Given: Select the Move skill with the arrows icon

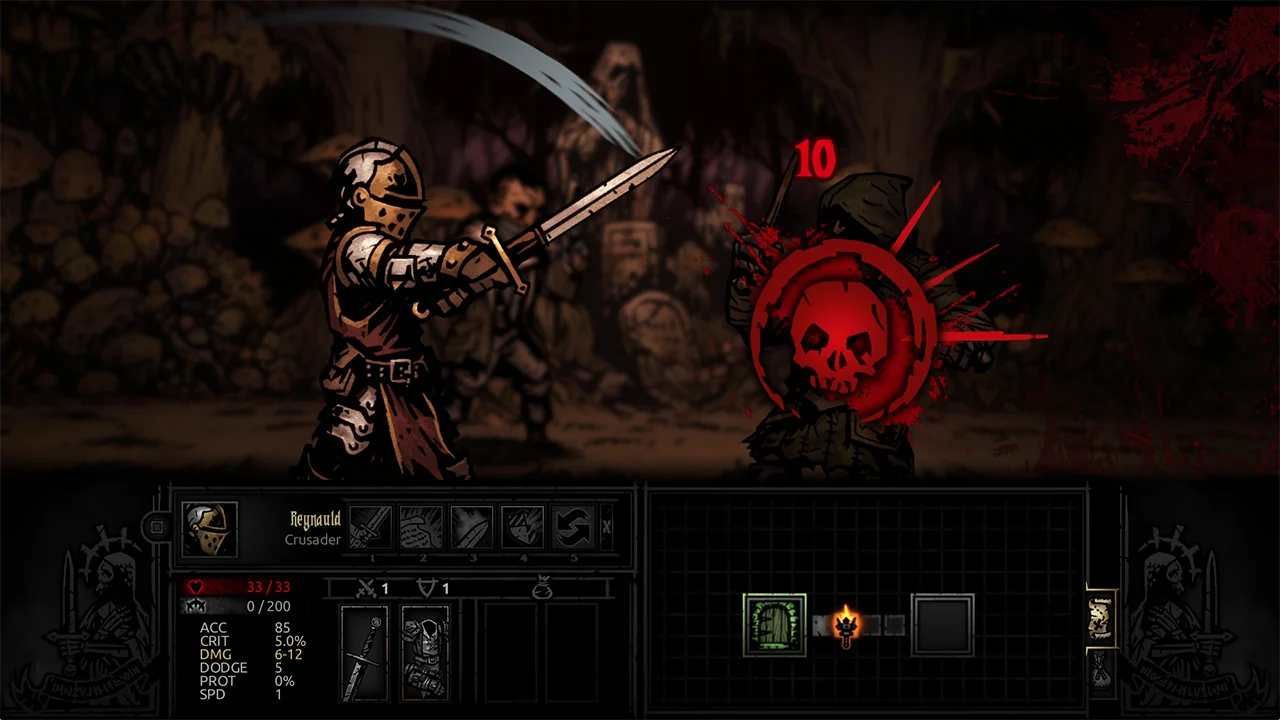Looking at the screenshot, I should pyautogui.click(x=572, y=527).
